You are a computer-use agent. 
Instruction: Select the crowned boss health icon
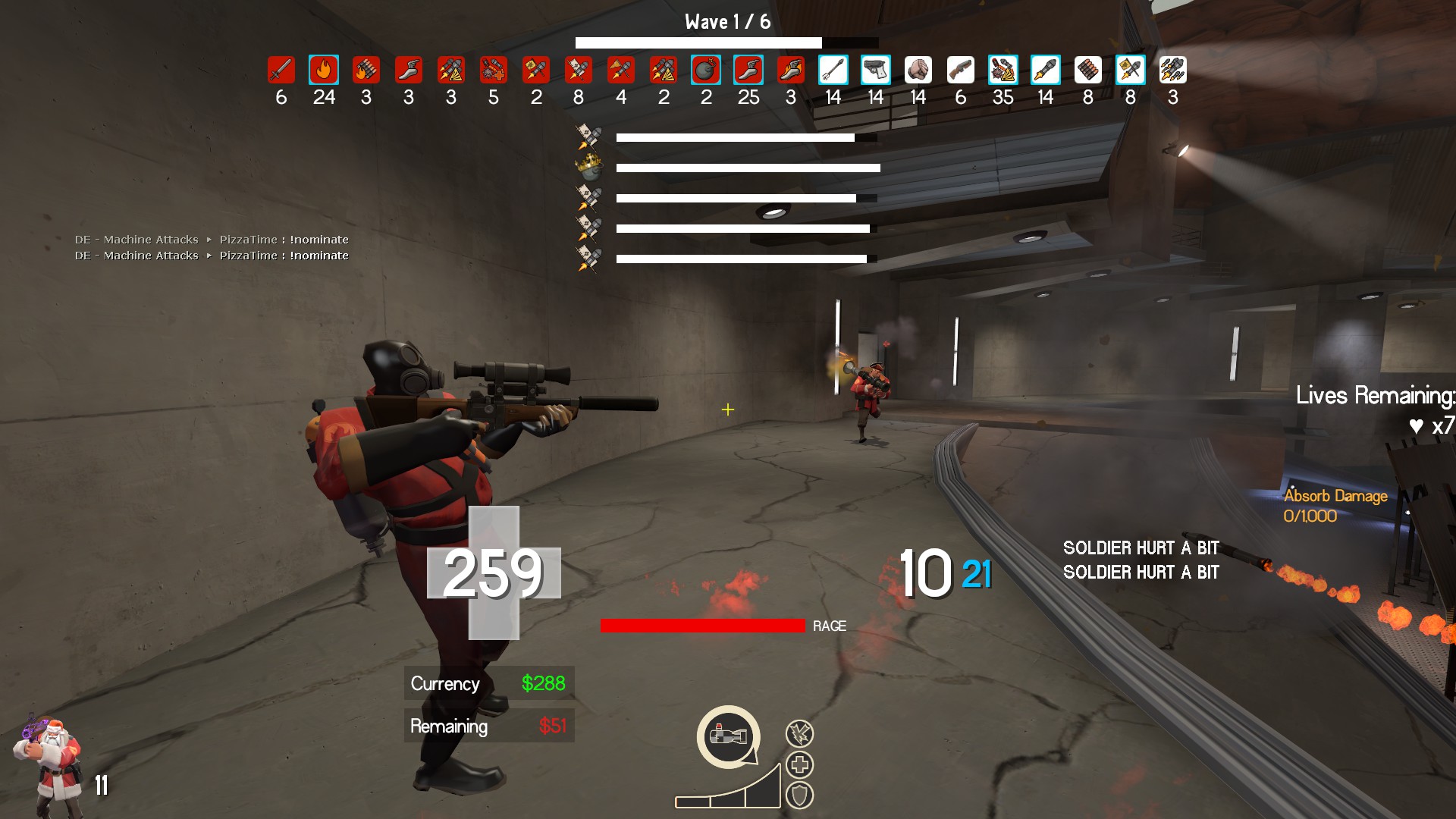coord(588,166)
